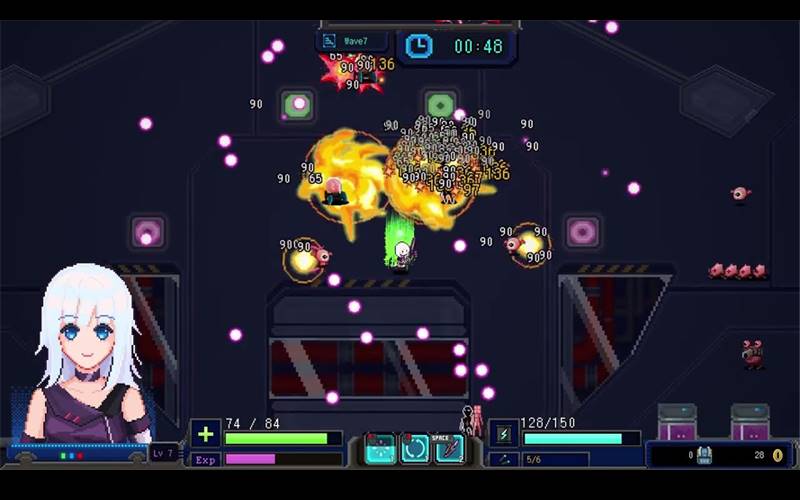
Task: Select the green plus health icon
Action: [x=206, y=435]
